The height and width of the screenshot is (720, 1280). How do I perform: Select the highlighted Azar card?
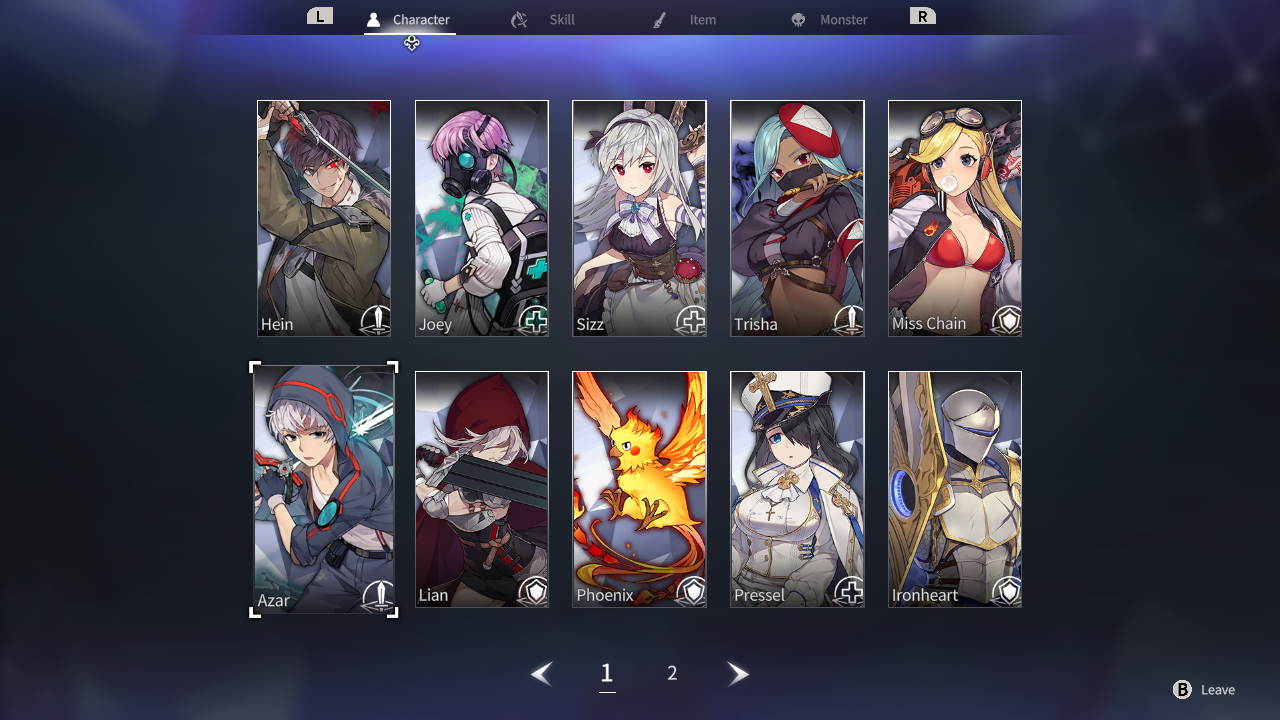[324, 489]
